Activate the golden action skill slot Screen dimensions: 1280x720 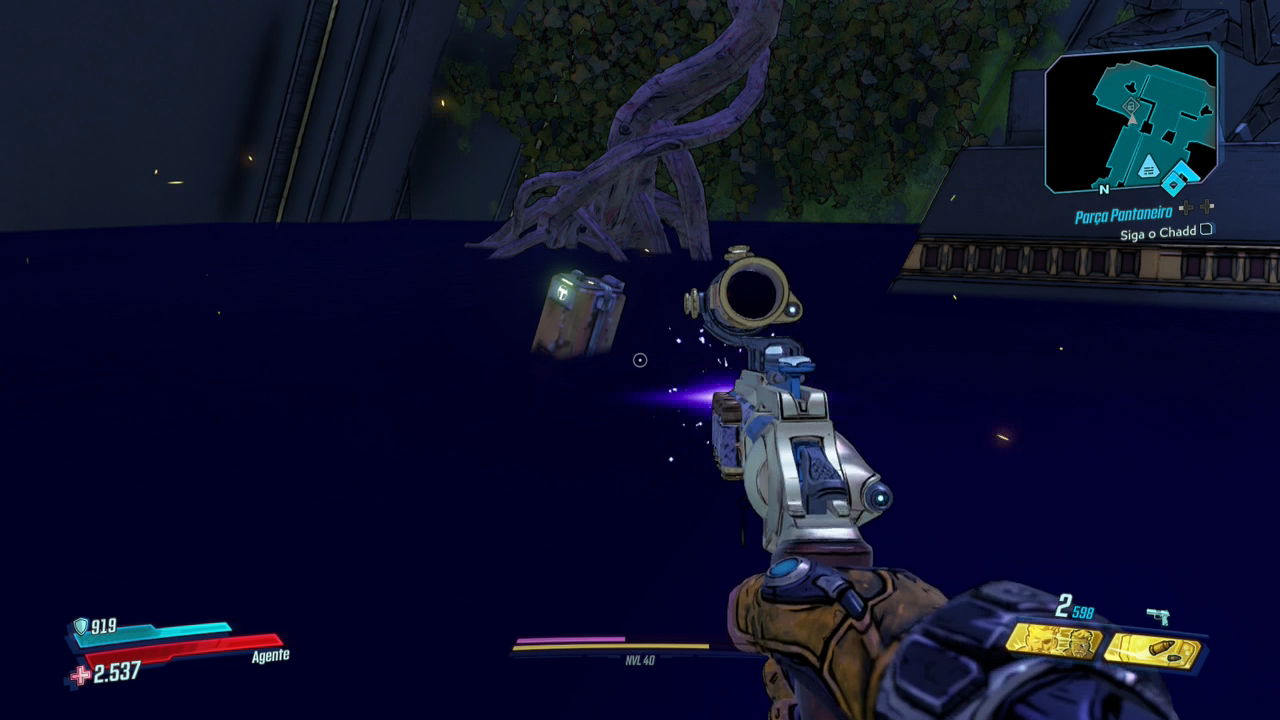[x=1053, y=641]
